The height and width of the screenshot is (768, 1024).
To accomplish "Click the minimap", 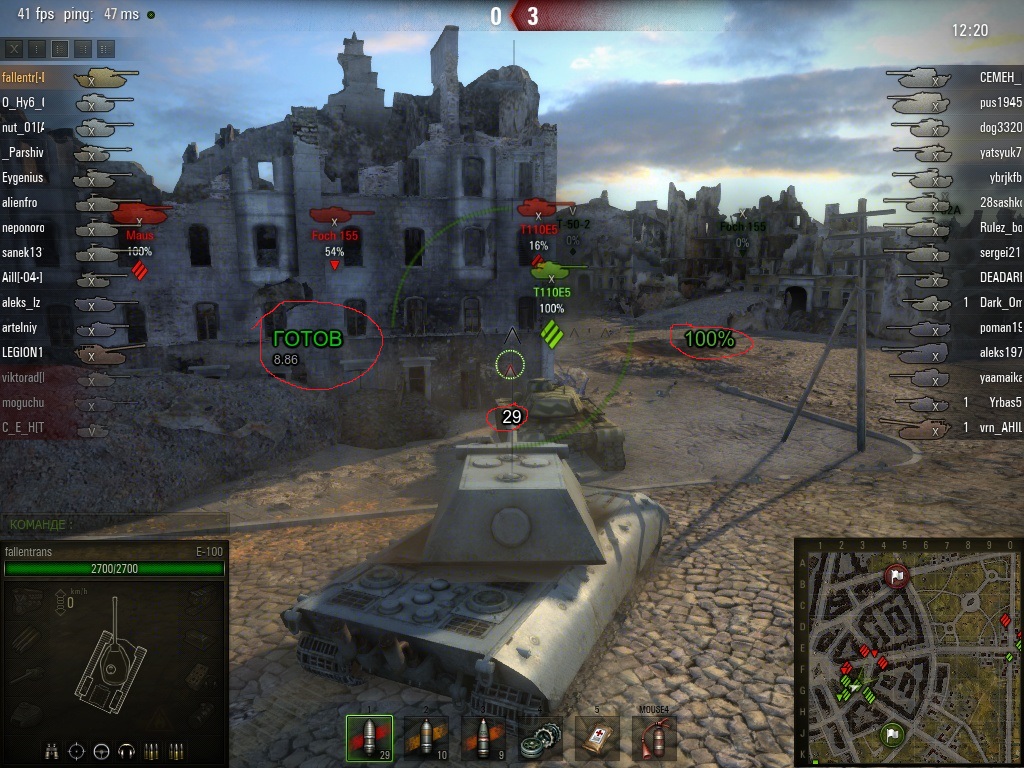I will pos(908,652).
